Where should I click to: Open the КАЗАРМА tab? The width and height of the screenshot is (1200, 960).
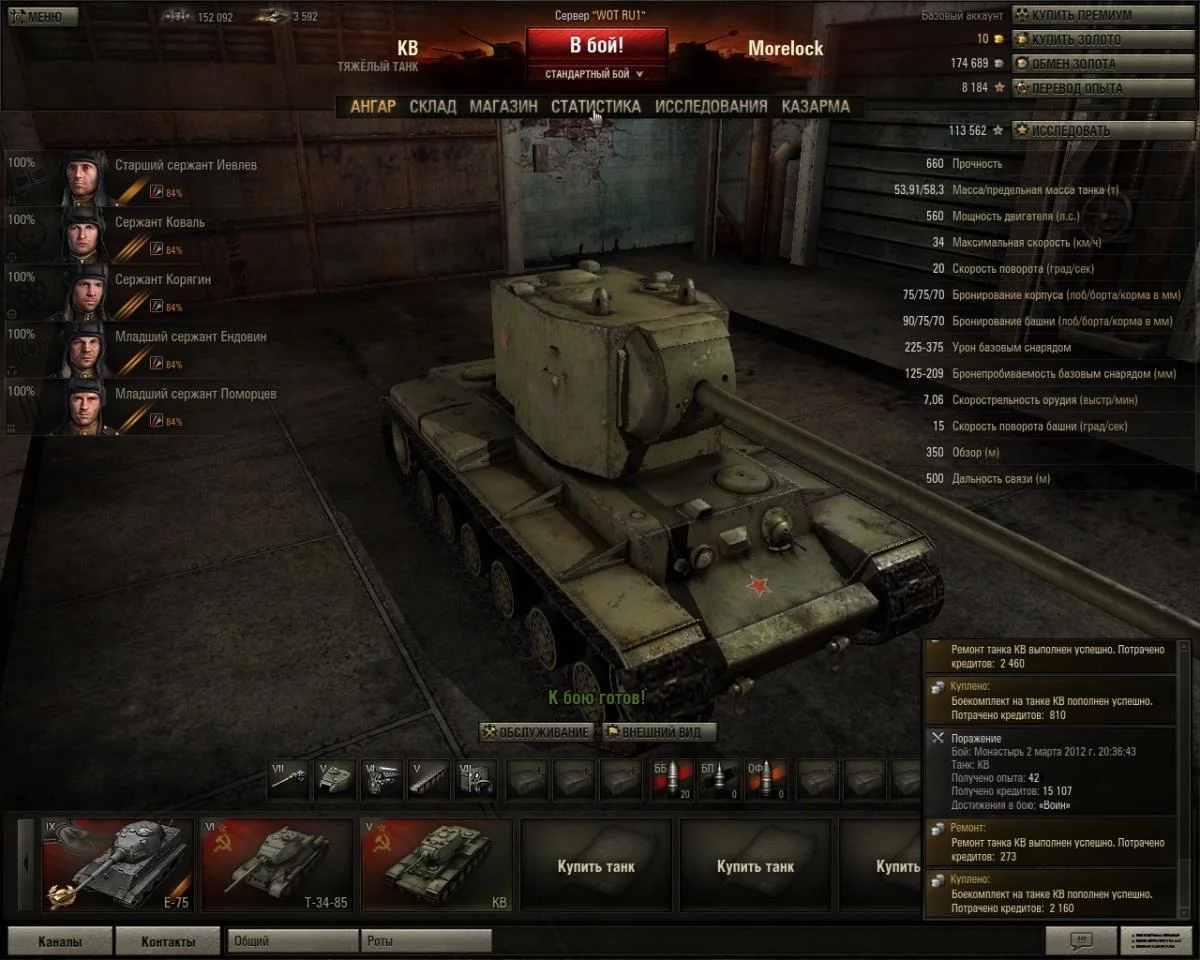[x=815, y=106]
